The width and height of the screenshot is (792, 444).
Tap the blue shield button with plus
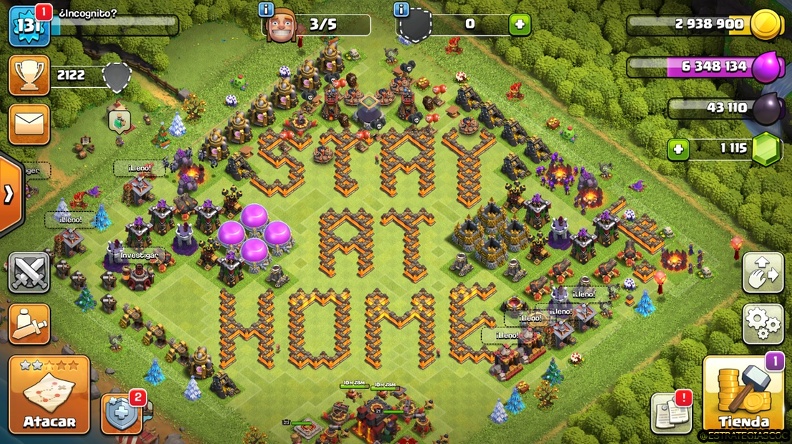point(122,410)
